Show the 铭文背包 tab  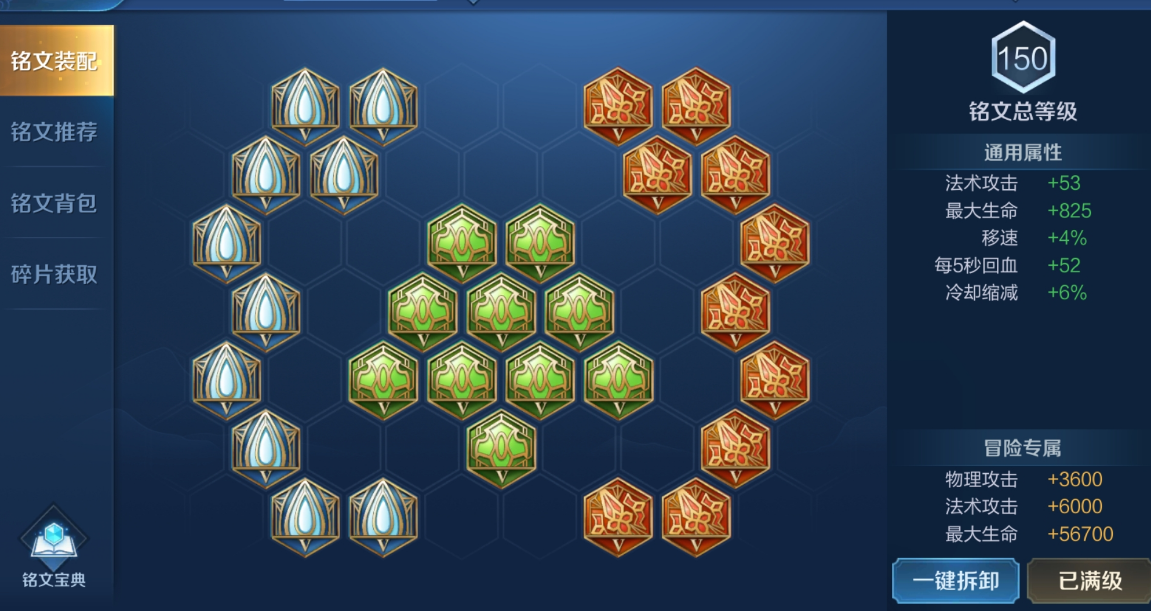tap(55, 203)
